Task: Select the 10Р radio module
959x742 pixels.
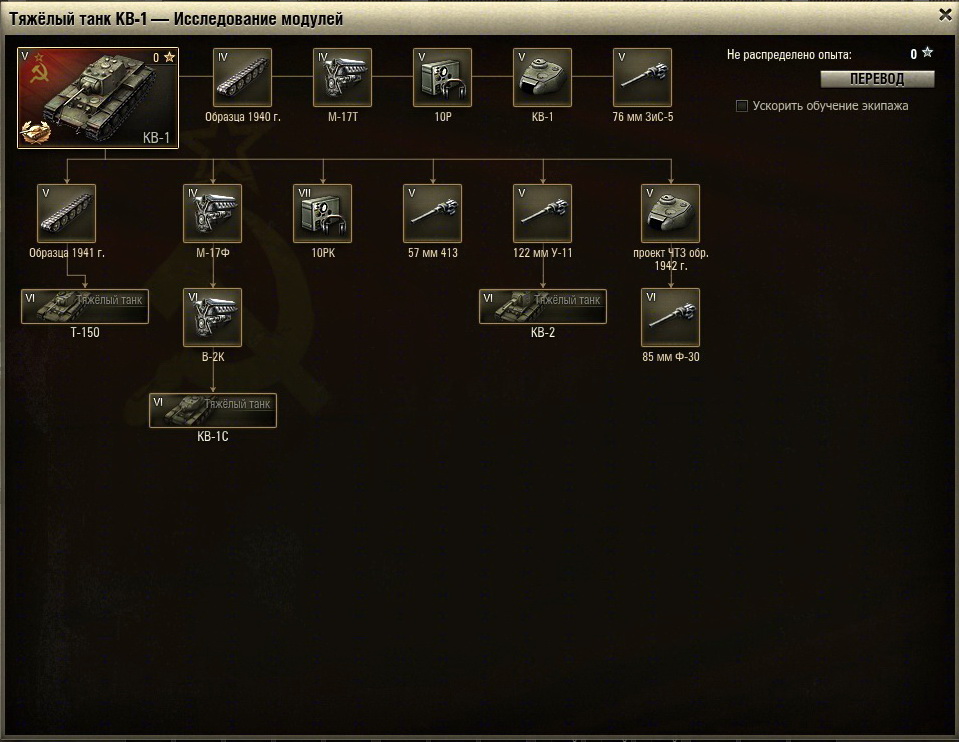Action: pyautogui.click(x=442, y=77)
